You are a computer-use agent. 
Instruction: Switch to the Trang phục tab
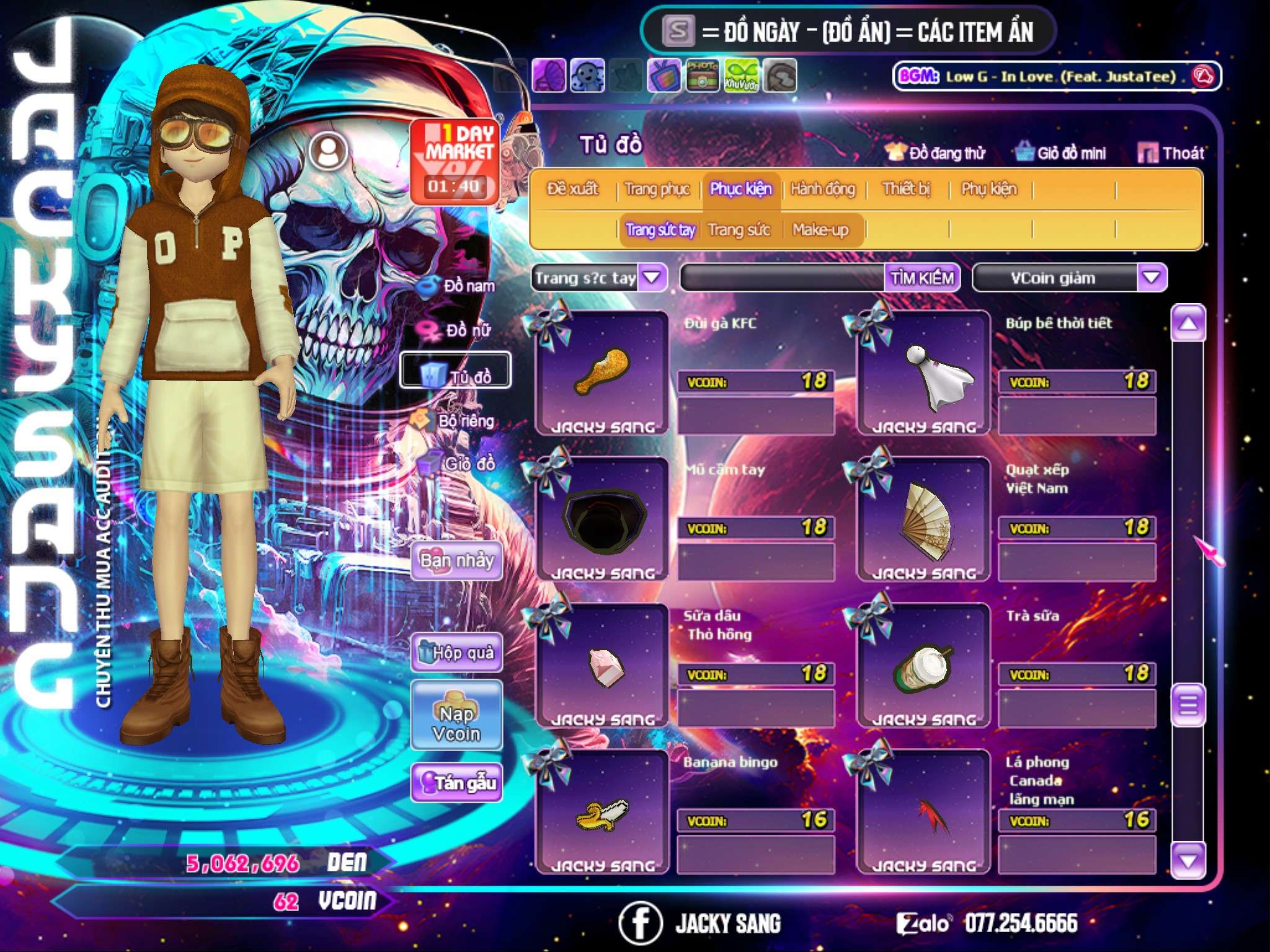coord(657,189)
